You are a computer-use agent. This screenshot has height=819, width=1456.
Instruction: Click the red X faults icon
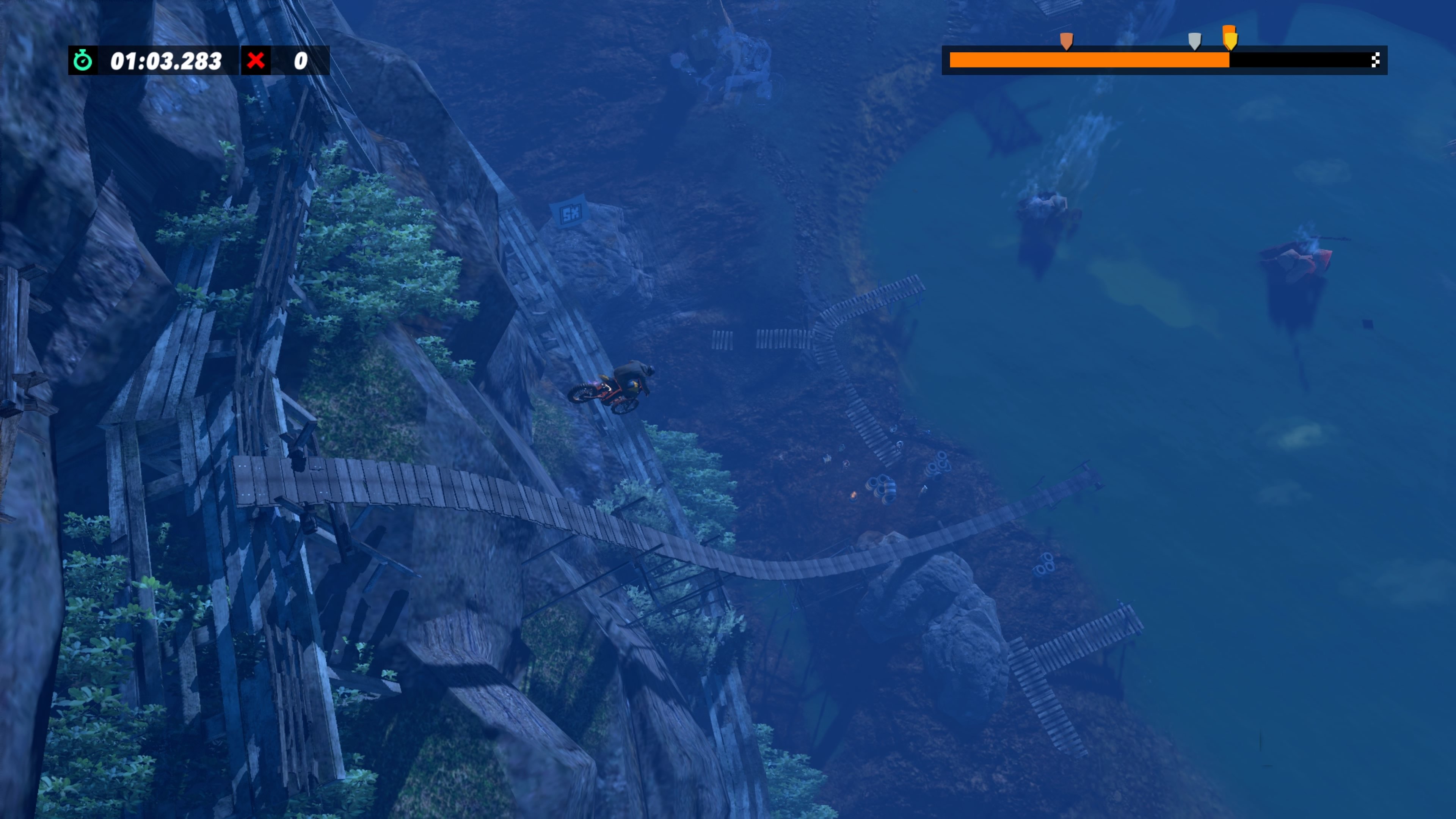pyautogui.click(x=256, y=61)
